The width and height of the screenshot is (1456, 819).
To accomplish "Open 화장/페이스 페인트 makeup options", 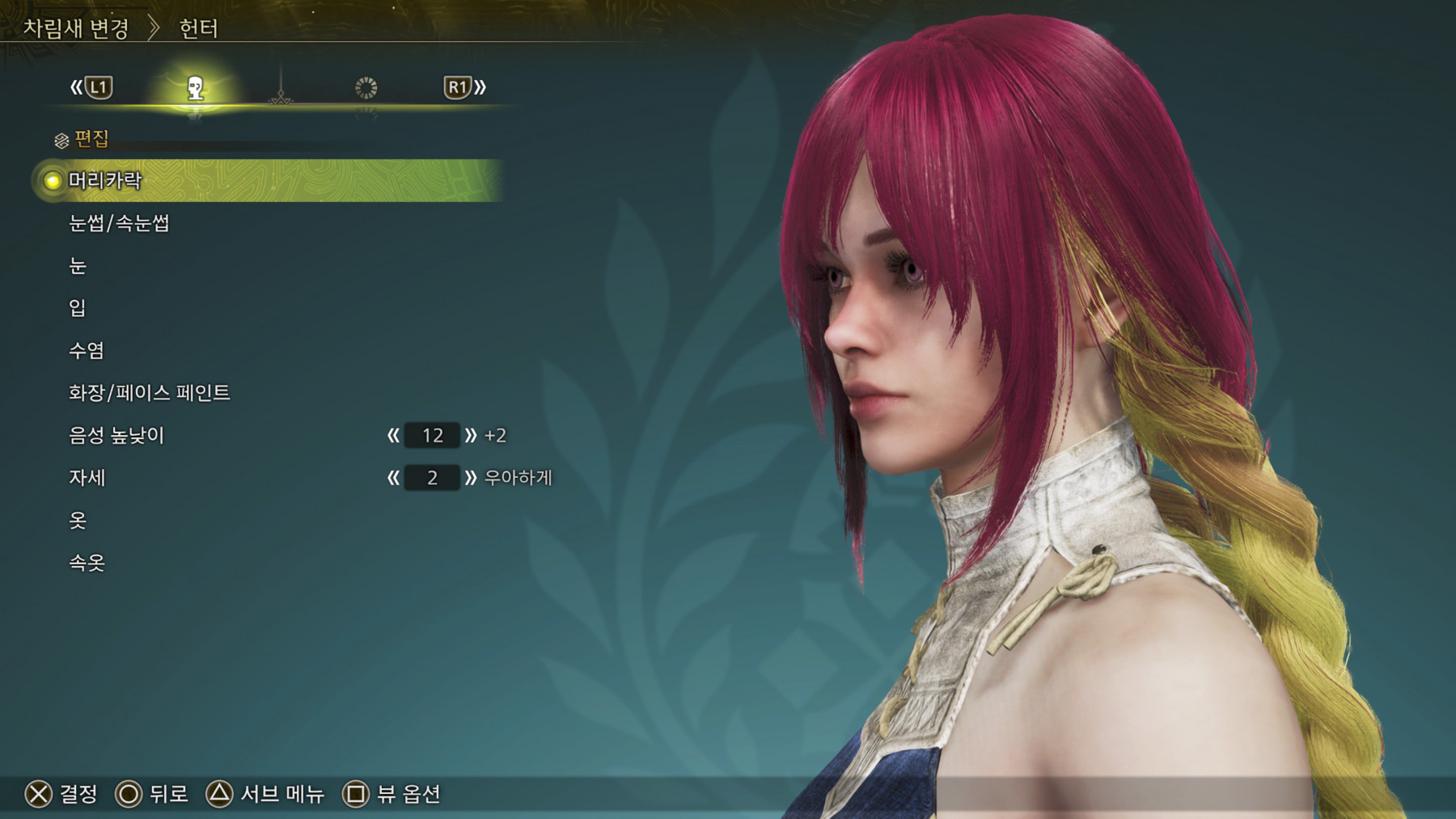I will click(150, 393).
